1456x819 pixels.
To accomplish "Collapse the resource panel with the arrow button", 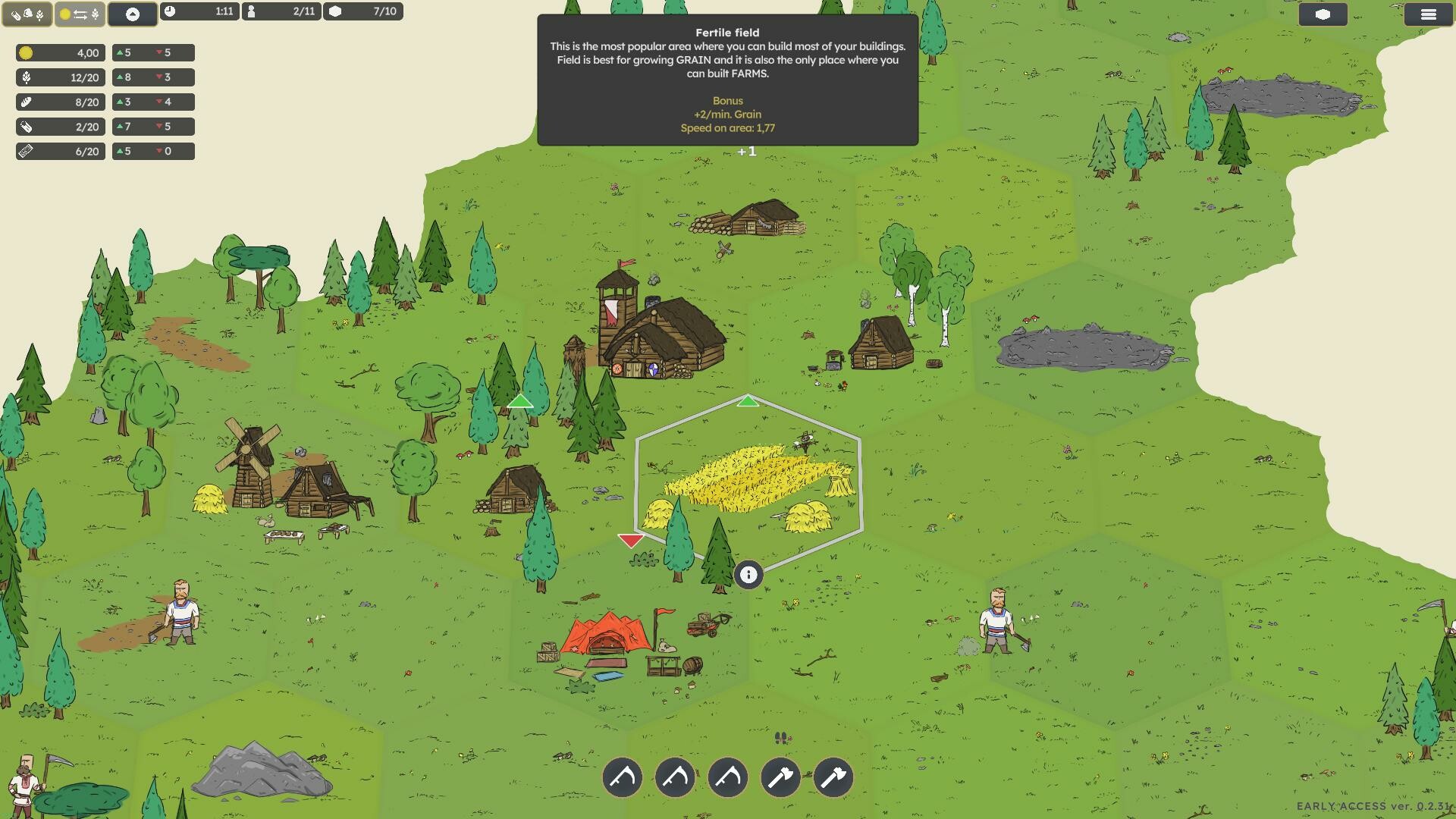I will (133, 14).
